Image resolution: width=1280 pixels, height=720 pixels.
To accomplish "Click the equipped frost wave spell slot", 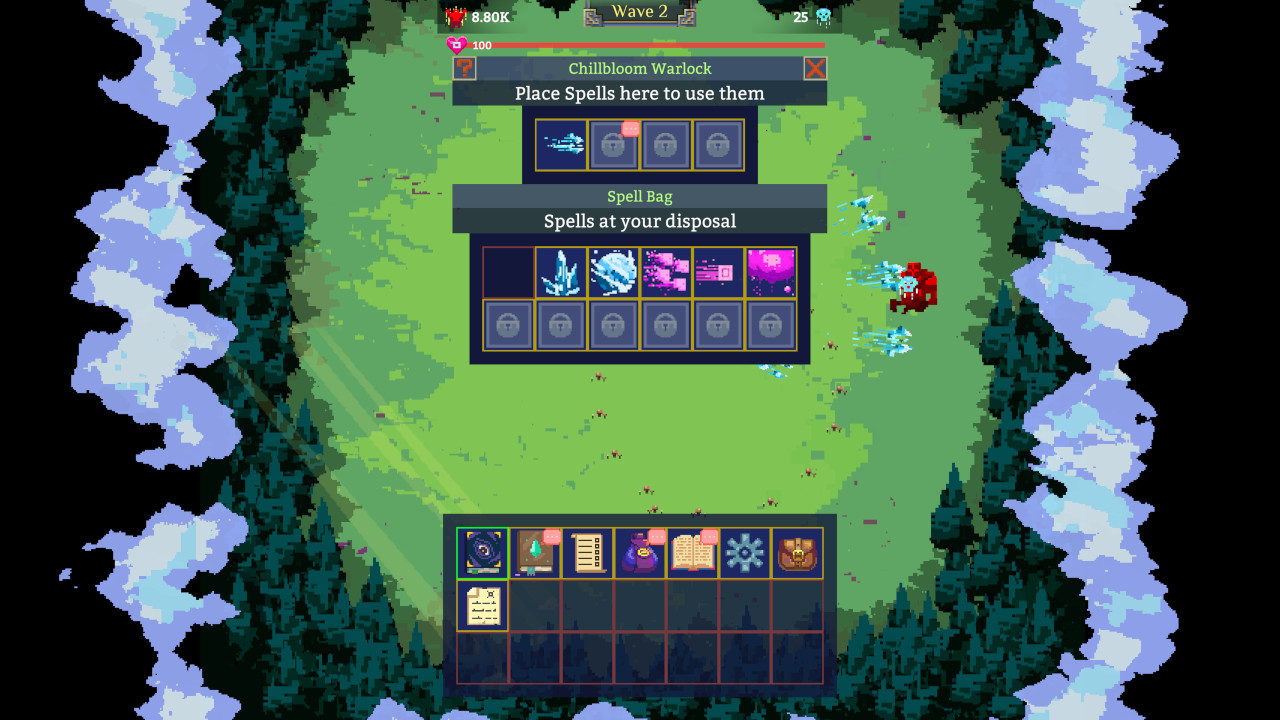I will (561, 143).
